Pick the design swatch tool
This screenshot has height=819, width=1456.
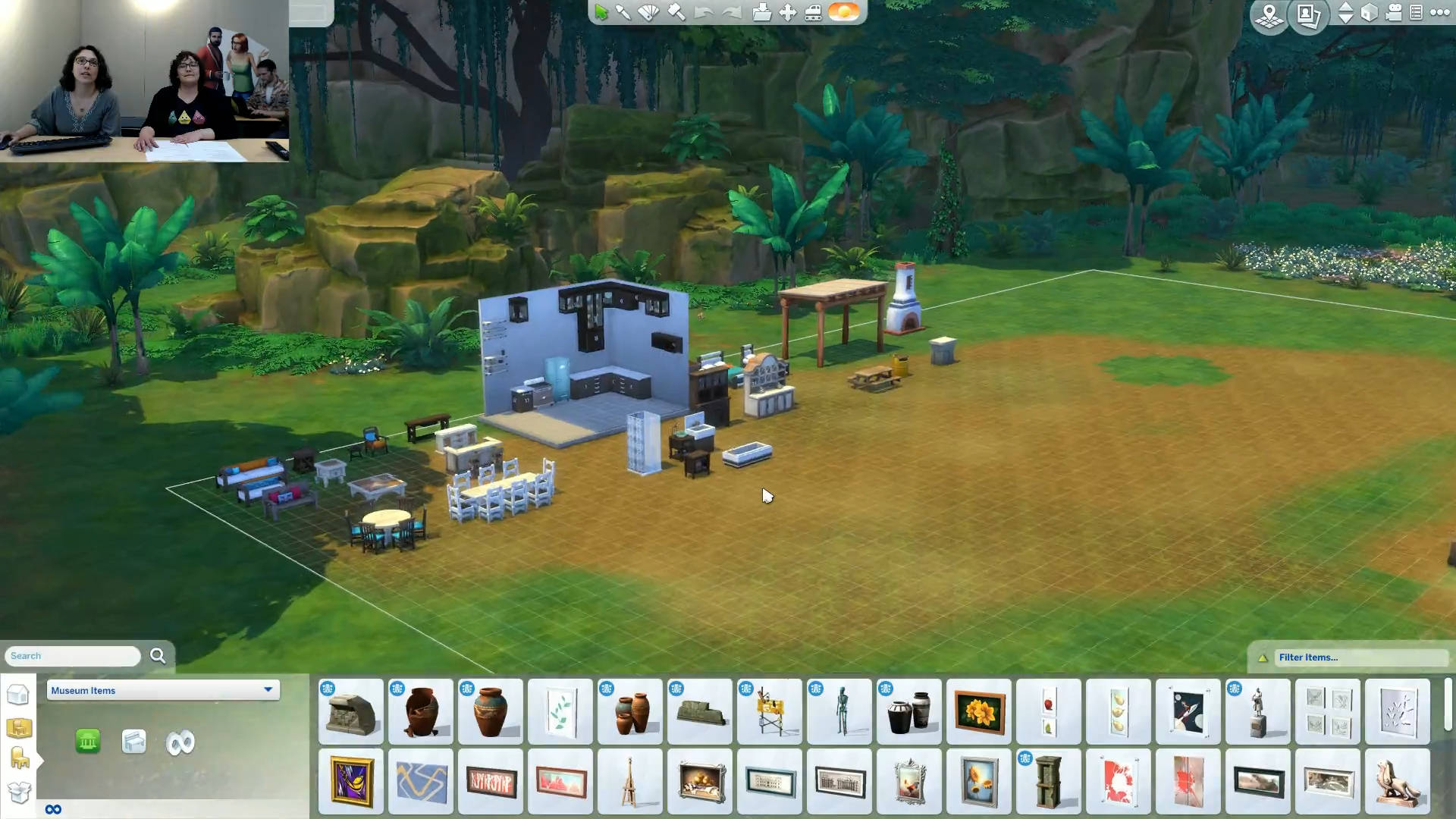coord(649,12)
